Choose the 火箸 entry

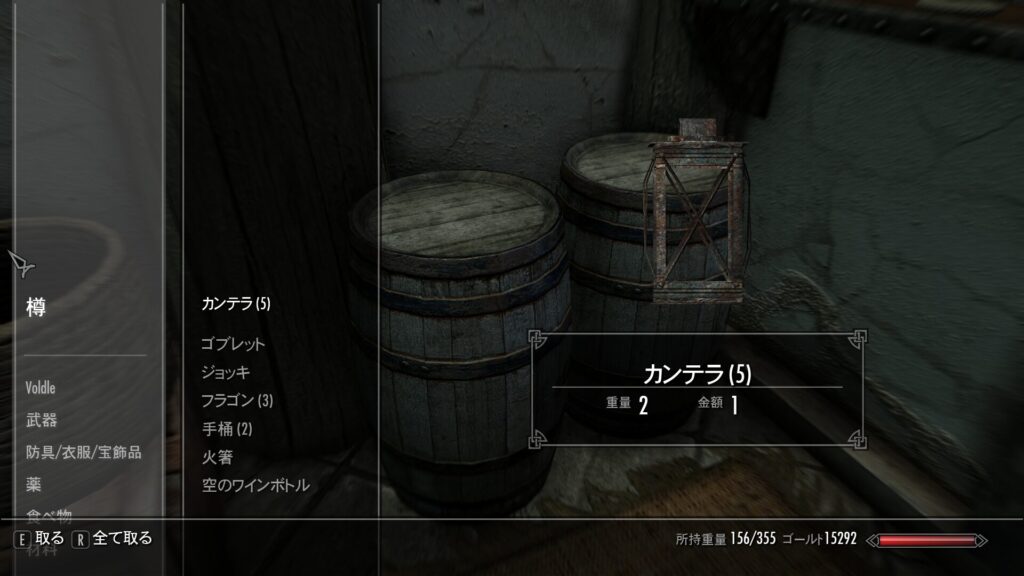[x=216, y=457]
